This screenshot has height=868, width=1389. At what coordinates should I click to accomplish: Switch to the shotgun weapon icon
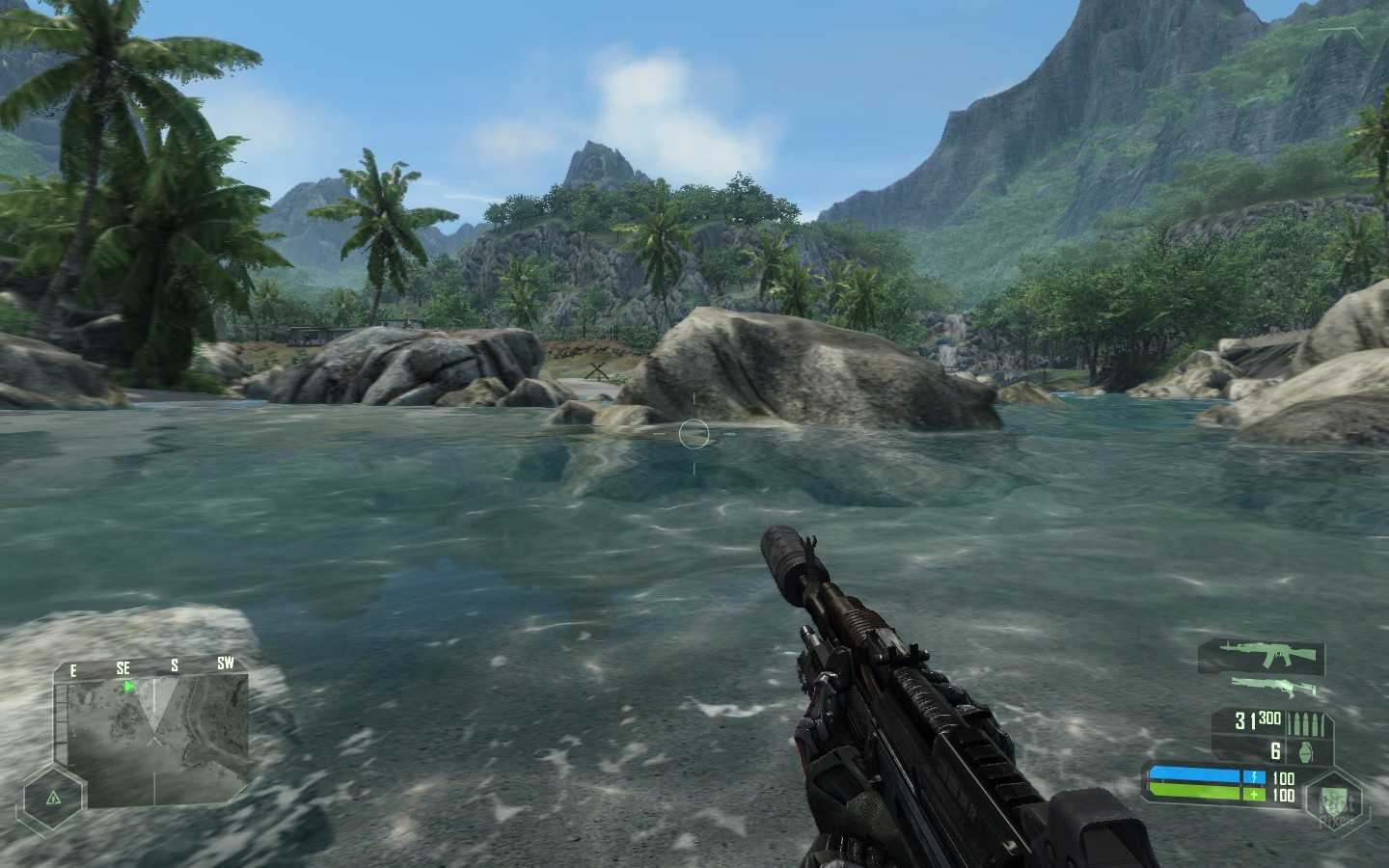(1273, 687)
